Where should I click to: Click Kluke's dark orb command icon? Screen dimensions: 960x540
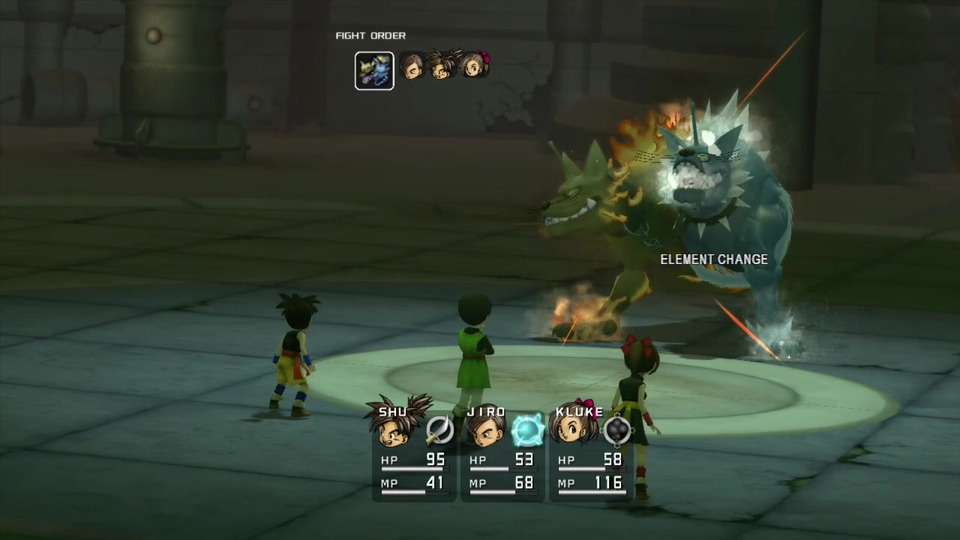click(x=619, y=430)
